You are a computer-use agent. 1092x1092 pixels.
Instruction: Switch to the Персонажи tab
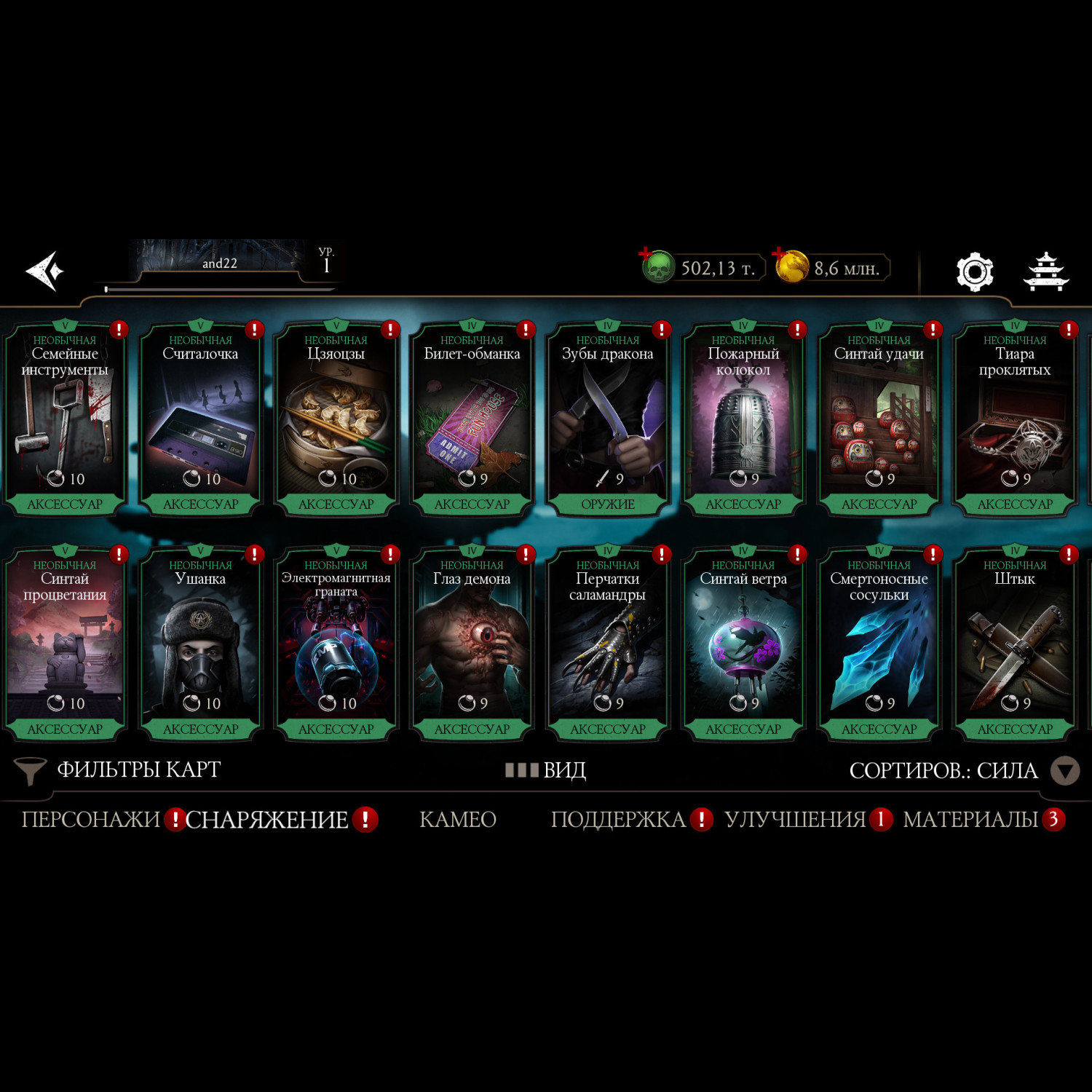(91, 820)
